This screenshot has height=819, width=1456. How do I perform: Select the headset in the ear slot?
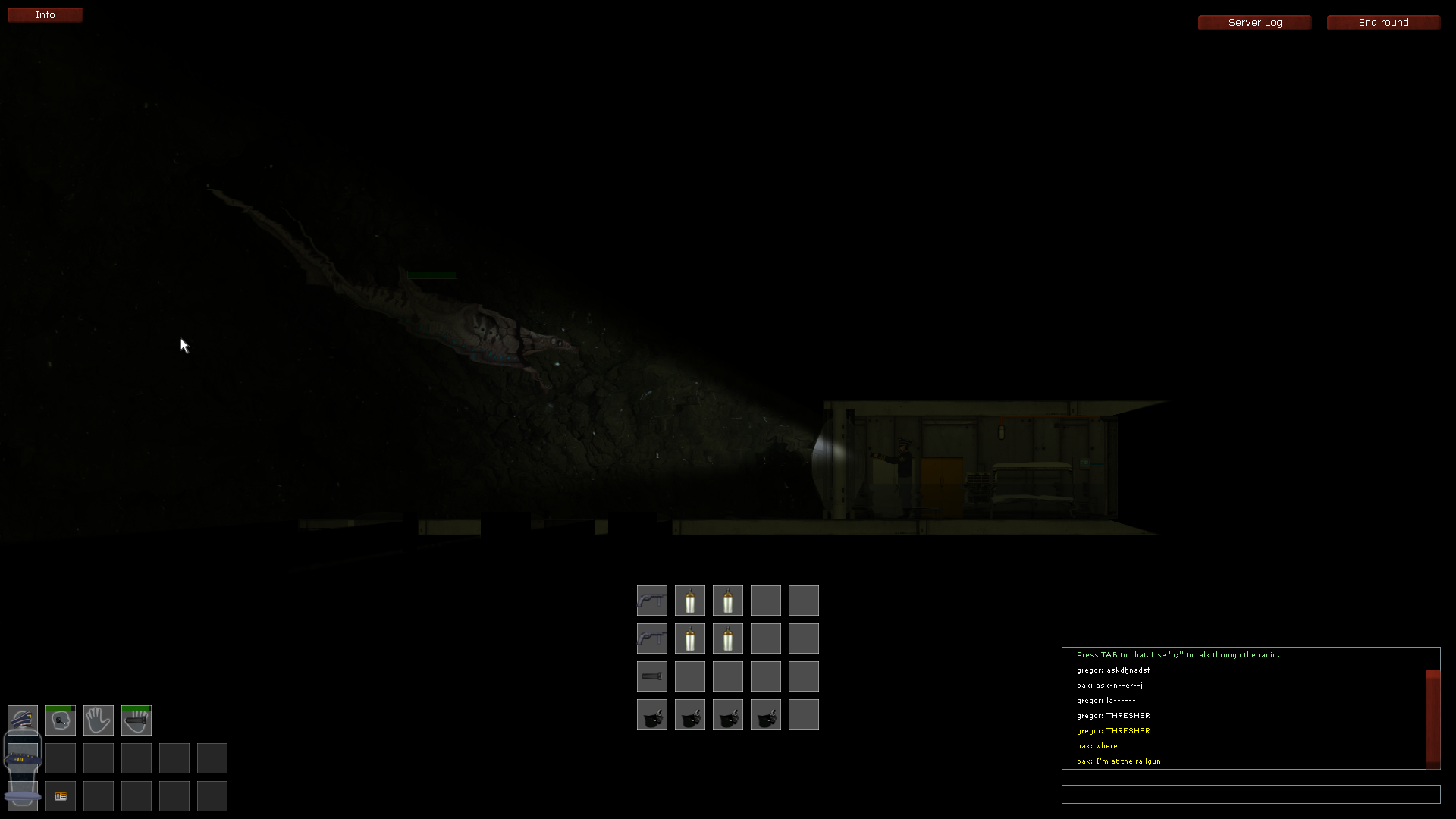[x=60, y=722]
